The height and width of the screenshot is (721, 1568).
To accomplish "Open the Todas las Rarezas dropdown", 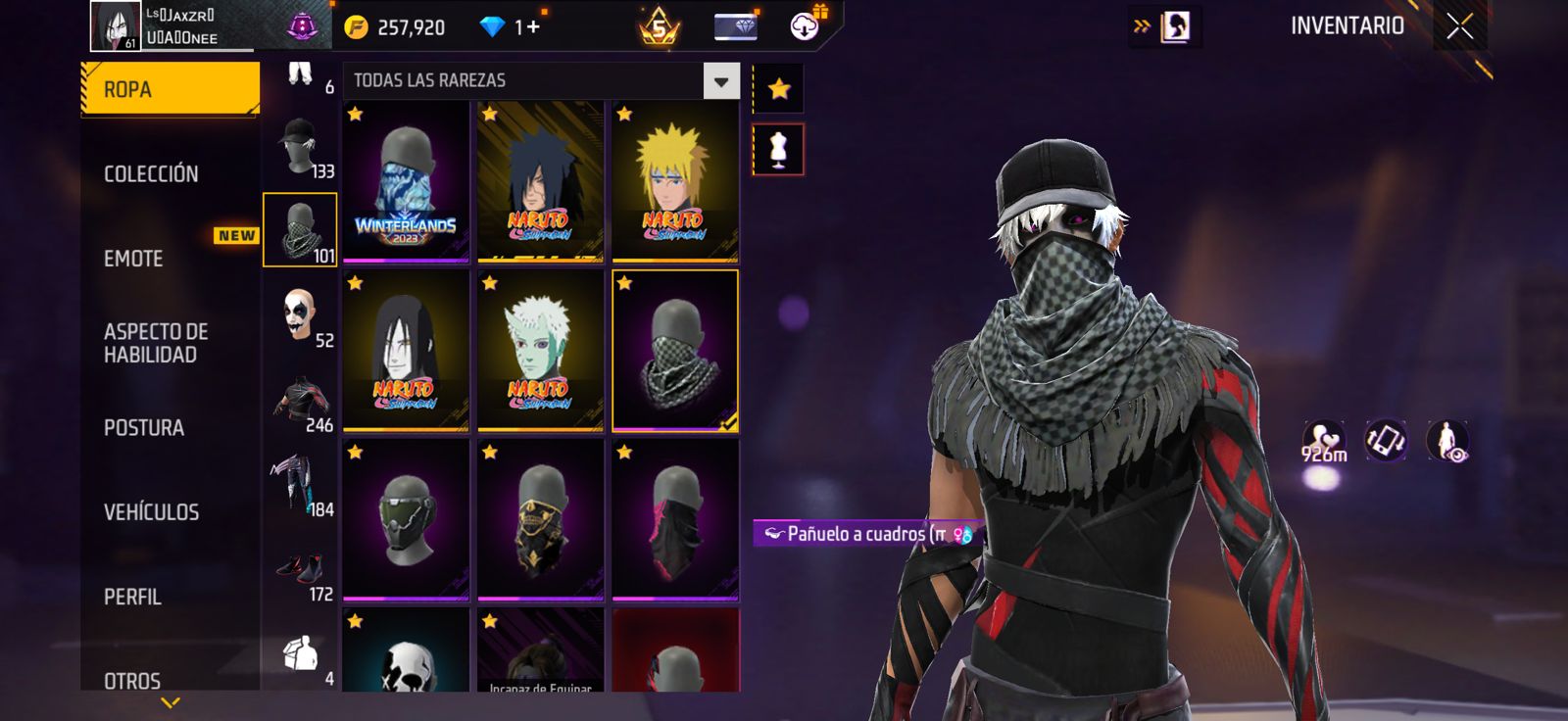I will point(721,81).
